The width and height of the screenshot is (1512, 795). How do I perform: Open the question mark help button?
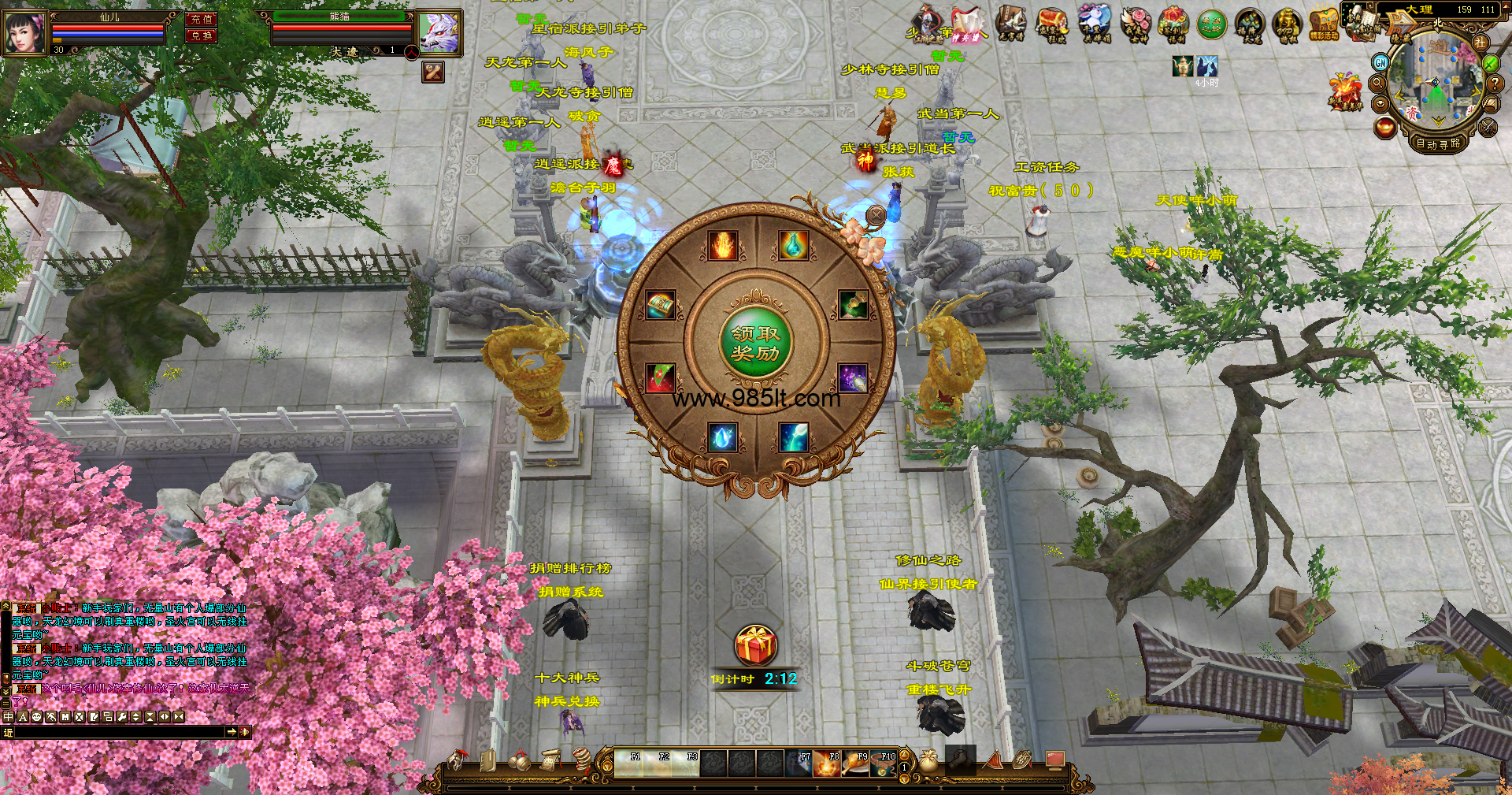pyautogui.click(x=1494, y=83)
